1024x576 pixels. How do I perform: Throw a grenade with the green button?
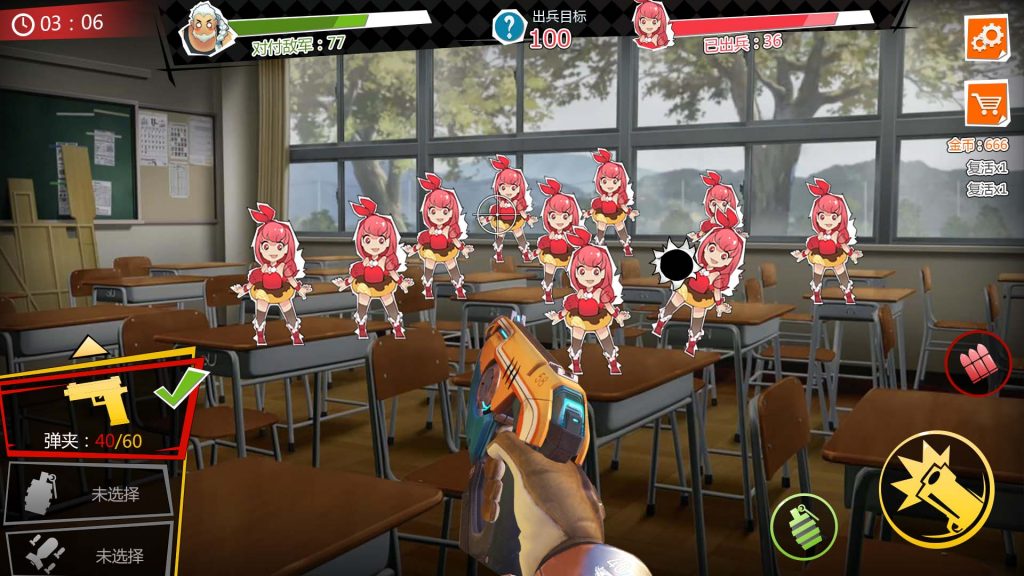[803, 526]
